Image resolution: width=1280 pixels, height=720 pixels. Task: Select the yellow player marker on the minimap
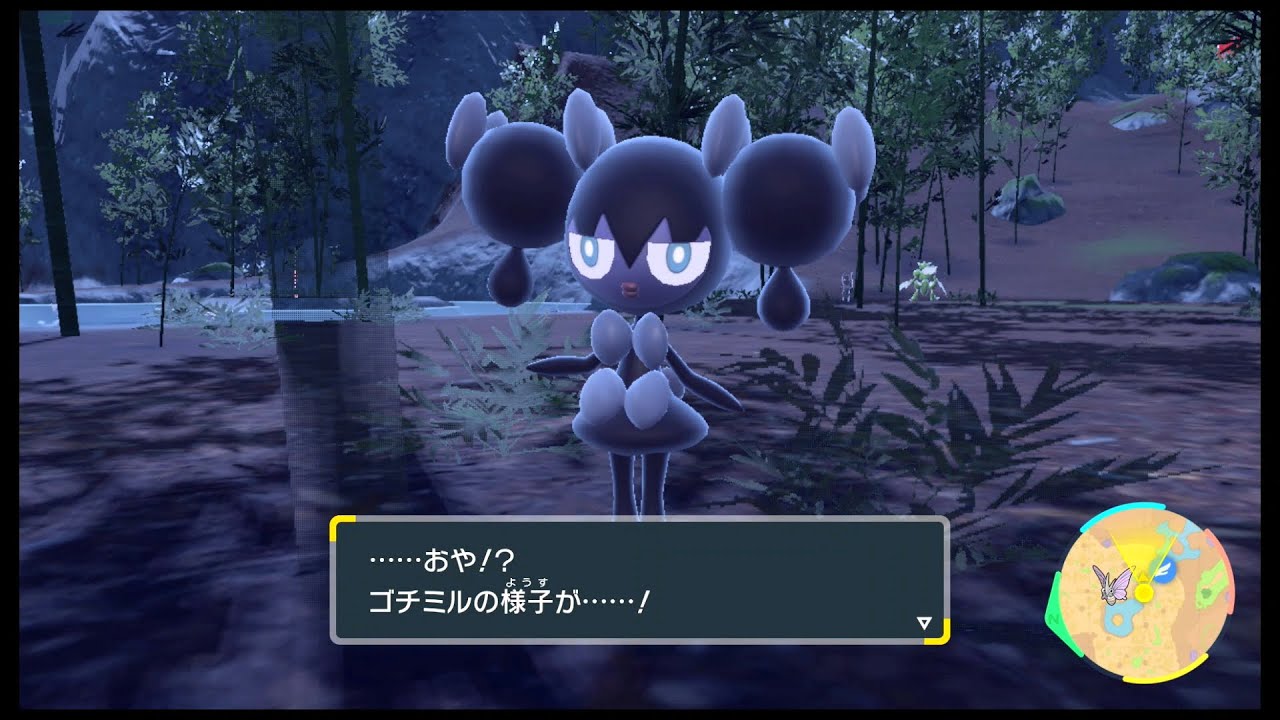click(1143, 592)
